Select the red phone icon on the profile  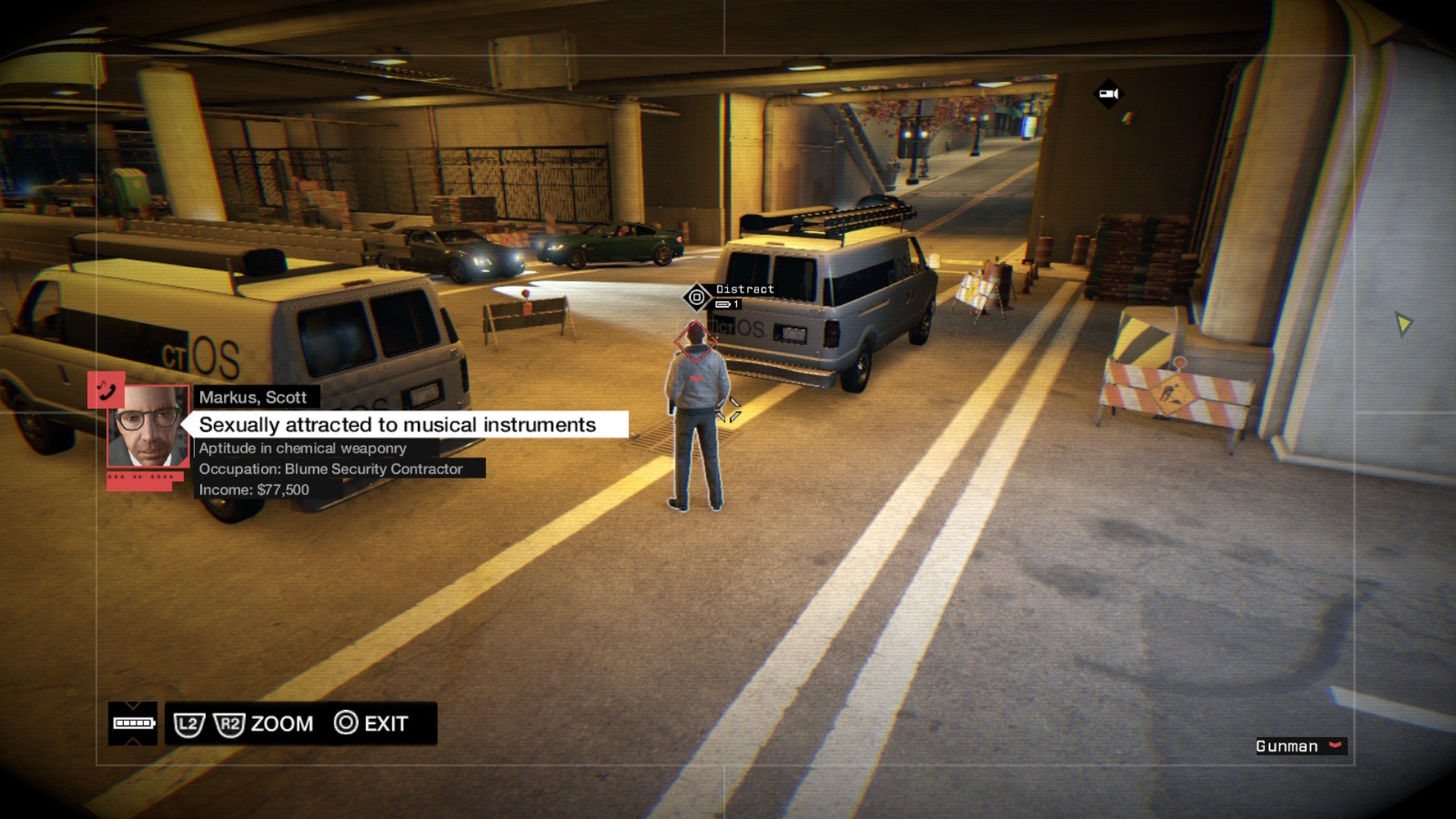(106, 390)
